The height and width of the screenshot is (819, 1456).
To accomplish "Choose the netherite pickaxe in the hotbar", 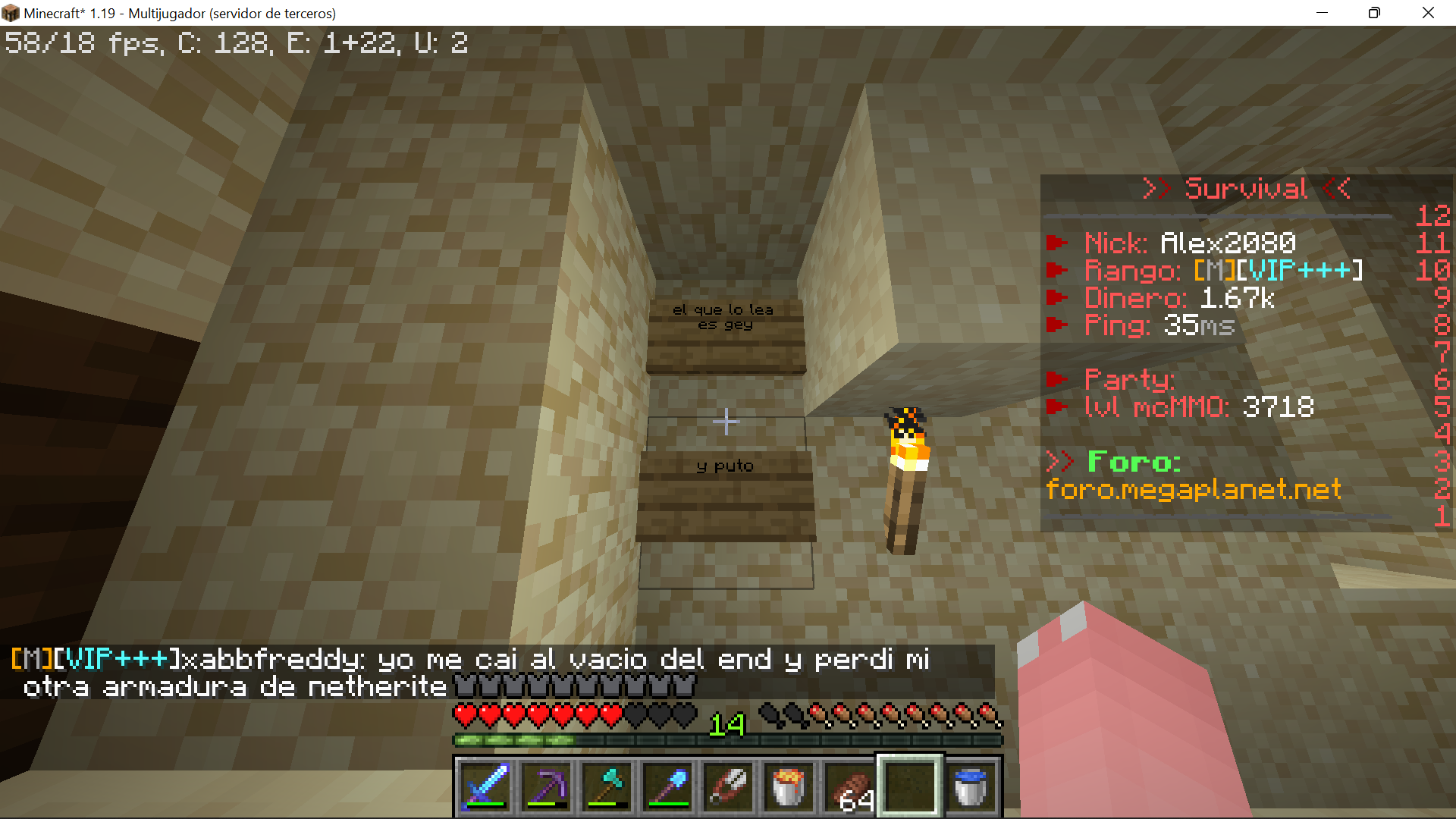I will click(546, 786).
